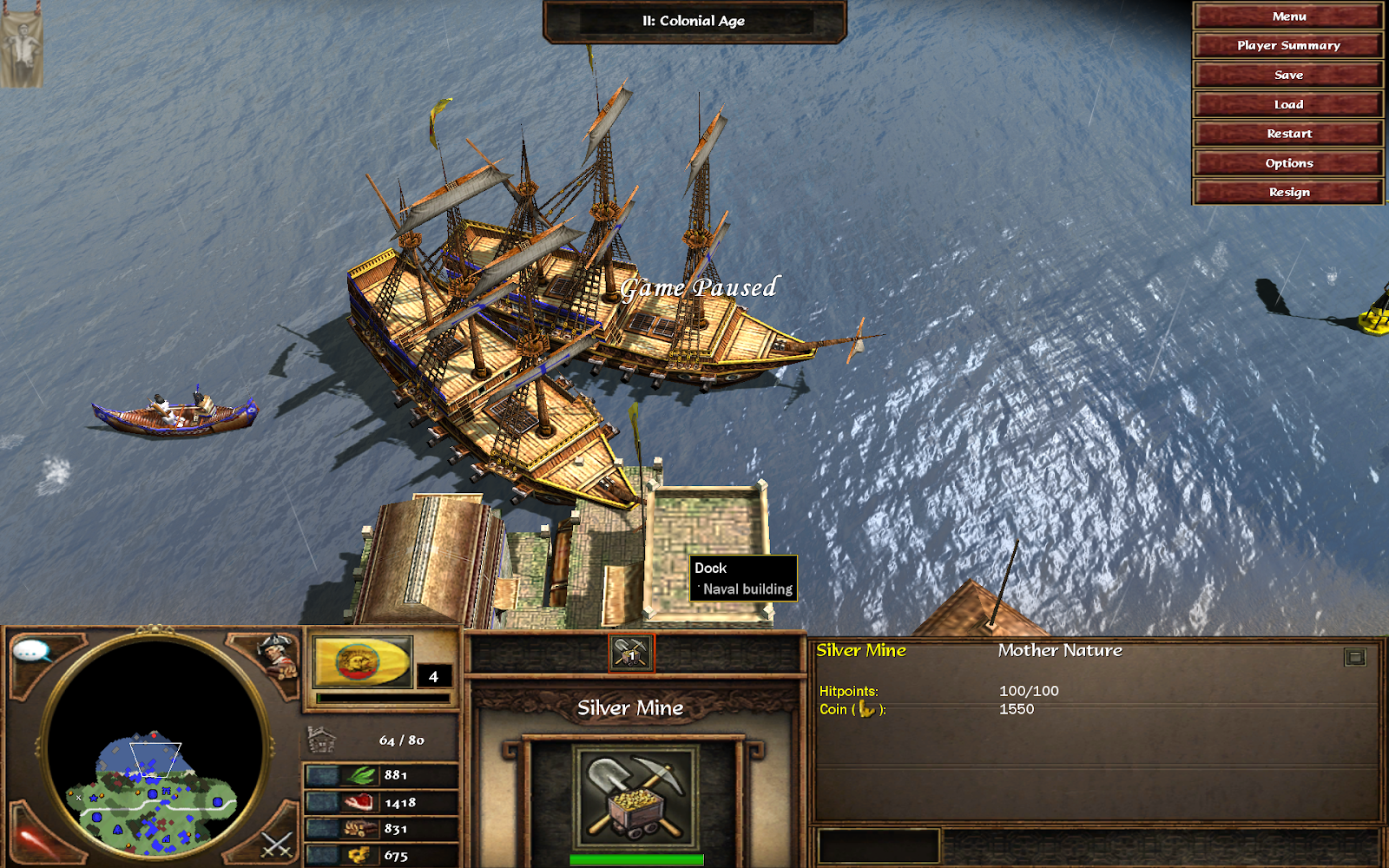Open the Menu button
The width and height of the screenshot is (1389, 868).
(1288, 16)
